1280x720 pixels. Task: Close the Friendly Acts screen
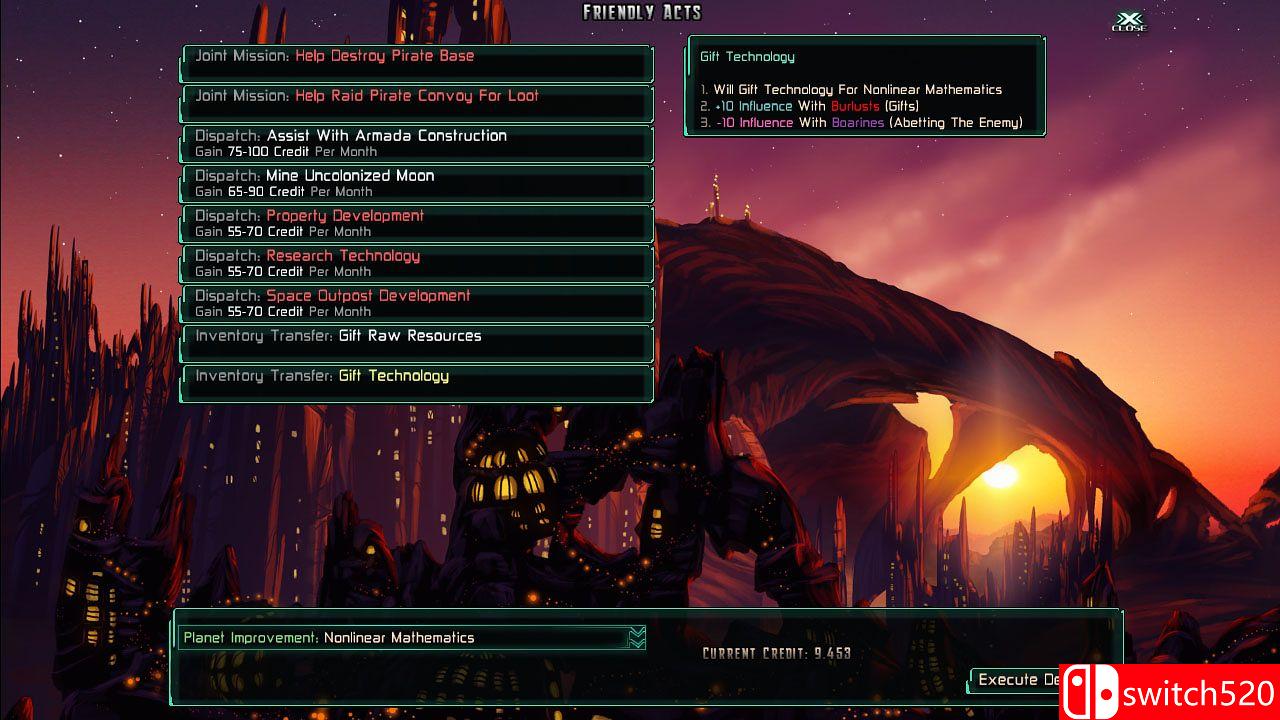[x=1129, y=22]
